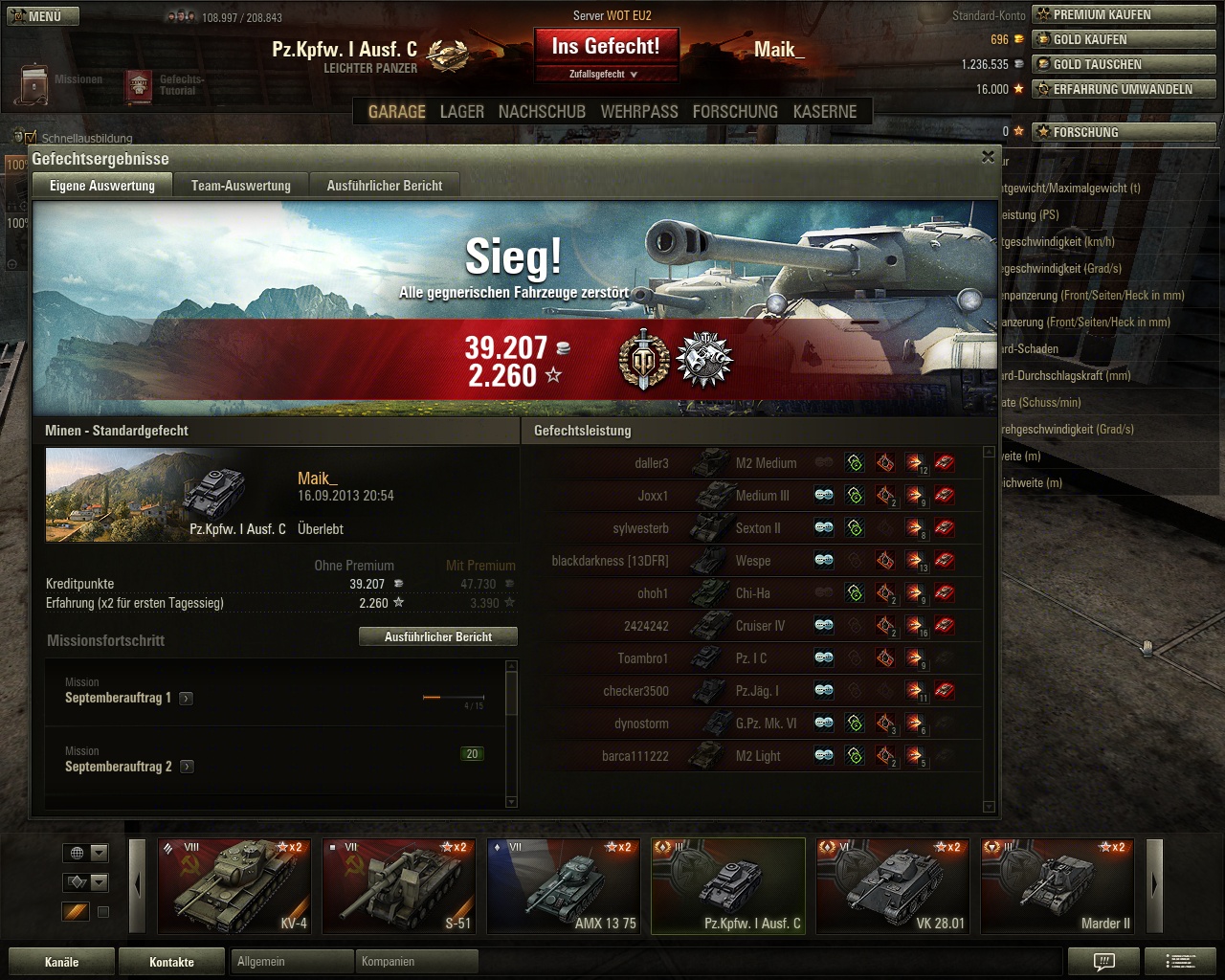Image resolution: width=1225 pixels, height=980 pixels.
Task: Click Erfahrung umwandeln button
Action: (1124, 89)
